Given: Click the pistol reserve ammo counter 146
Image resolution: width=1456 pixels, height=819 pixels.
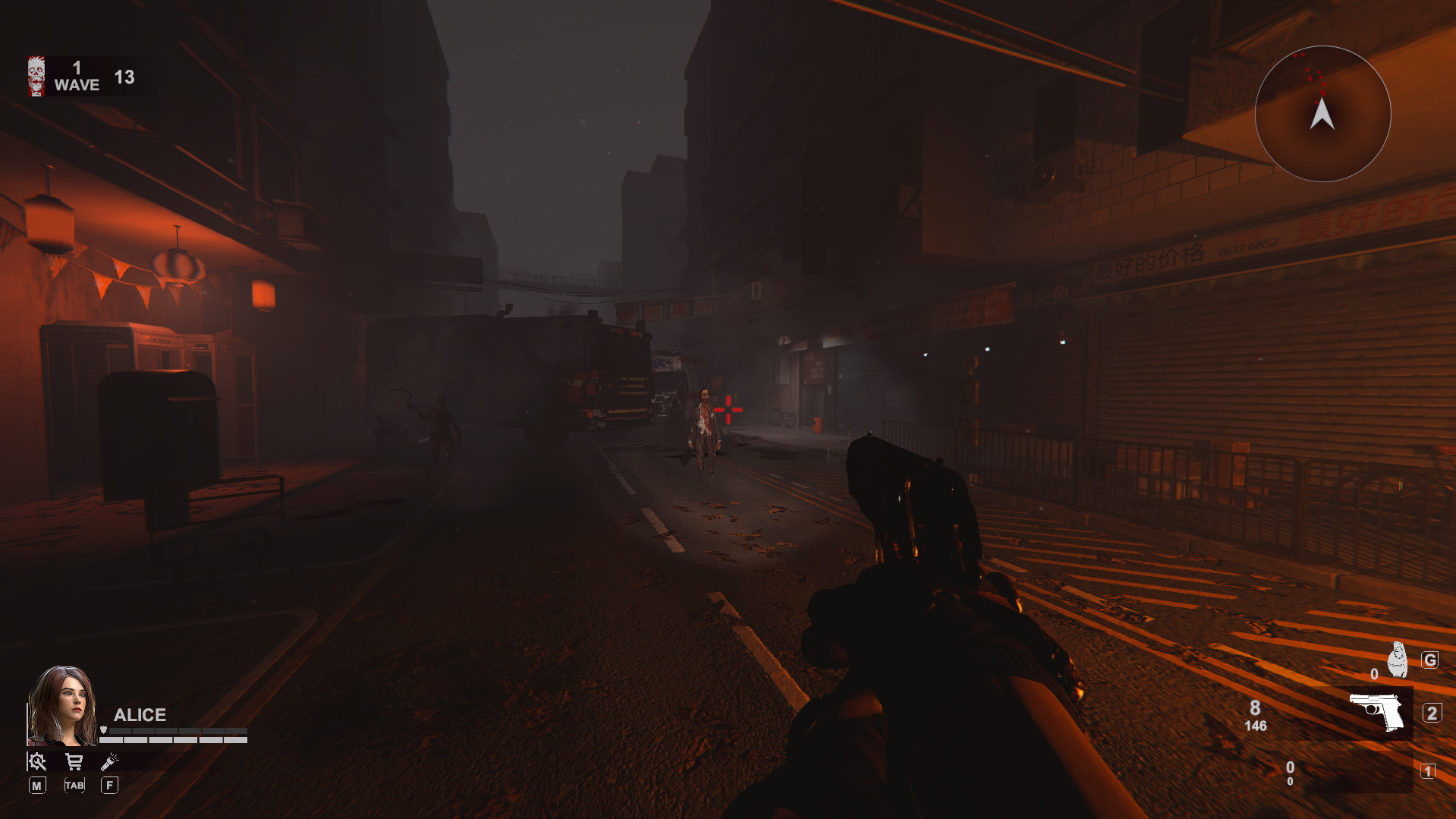Looking at the screenshot, I should [x=1256, y=725].
